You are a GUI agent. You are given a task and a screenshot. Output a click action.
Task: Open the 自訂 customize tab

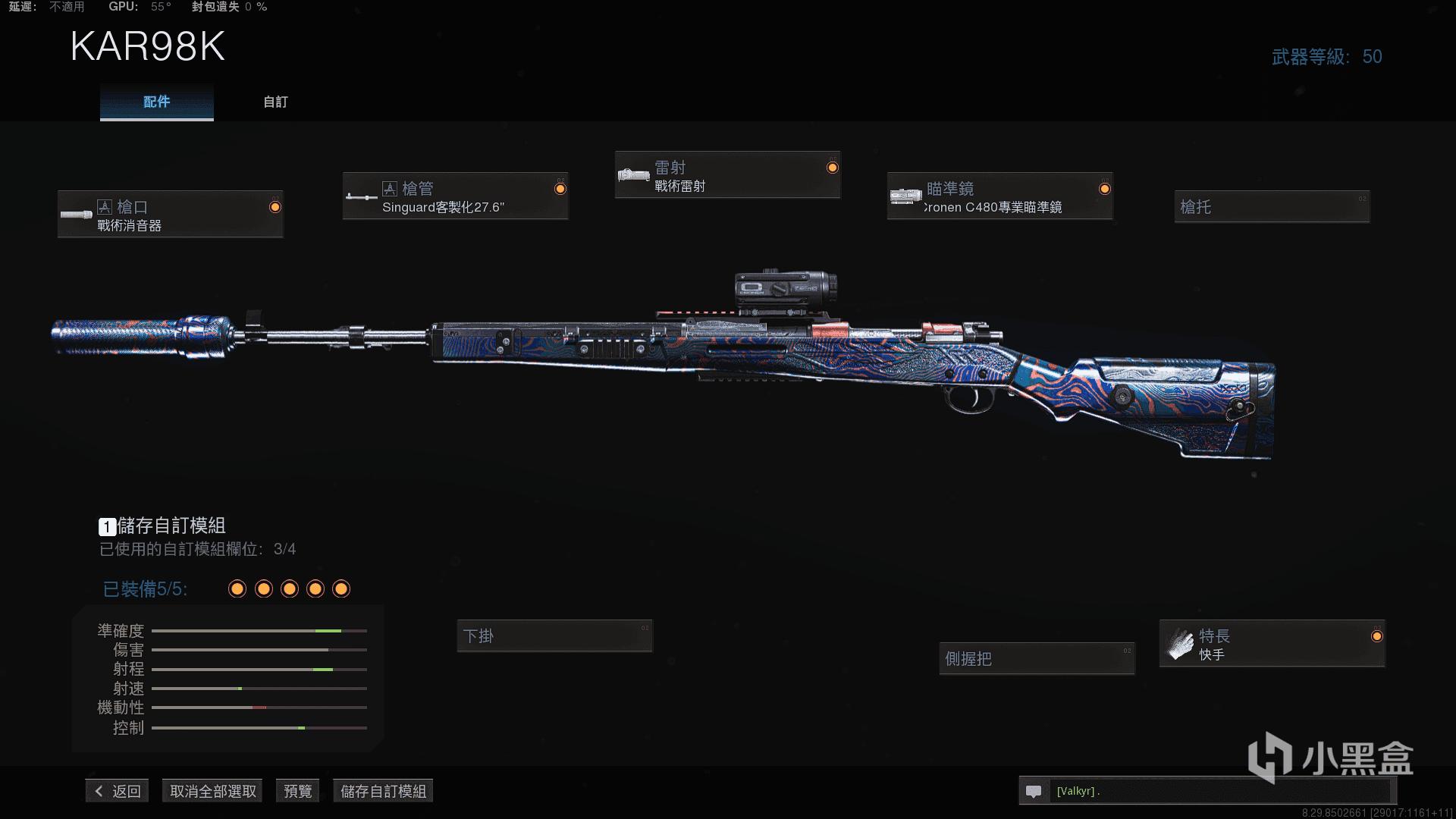pos(275,102)
